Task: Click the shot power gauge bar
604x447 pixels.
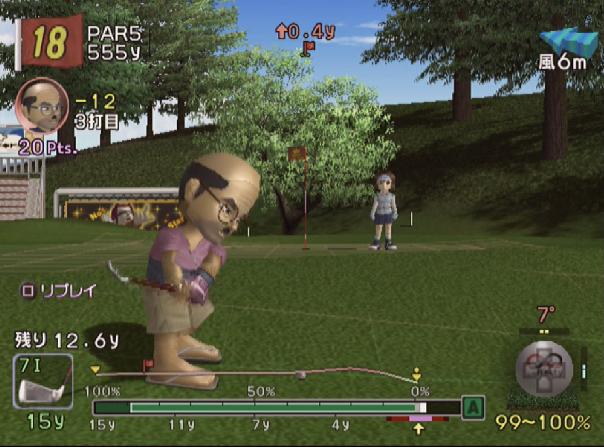Action: tap(274, 407)
